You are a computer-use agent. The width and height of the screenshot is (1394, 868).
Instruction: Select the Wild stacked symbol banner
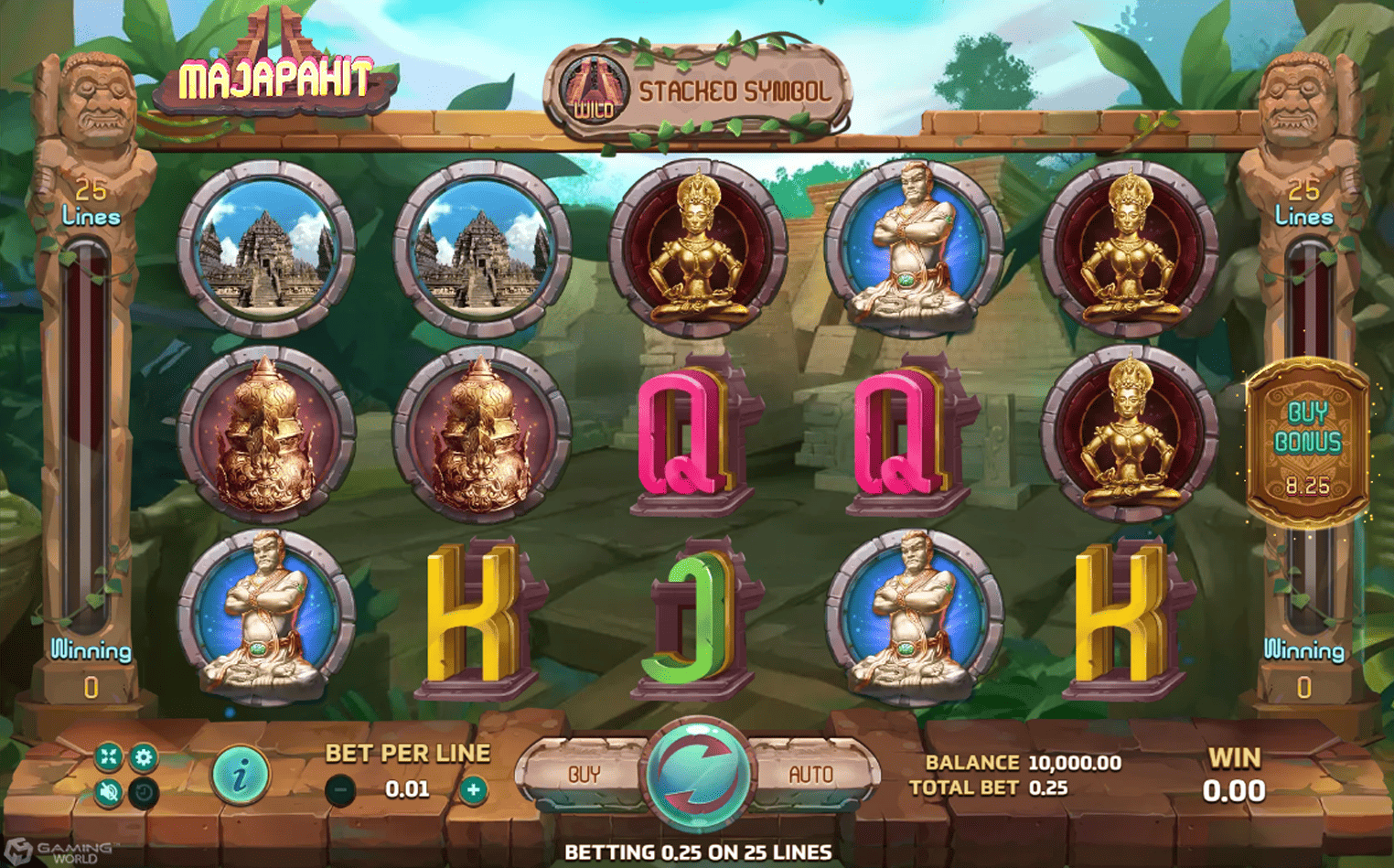pos(595,88)
